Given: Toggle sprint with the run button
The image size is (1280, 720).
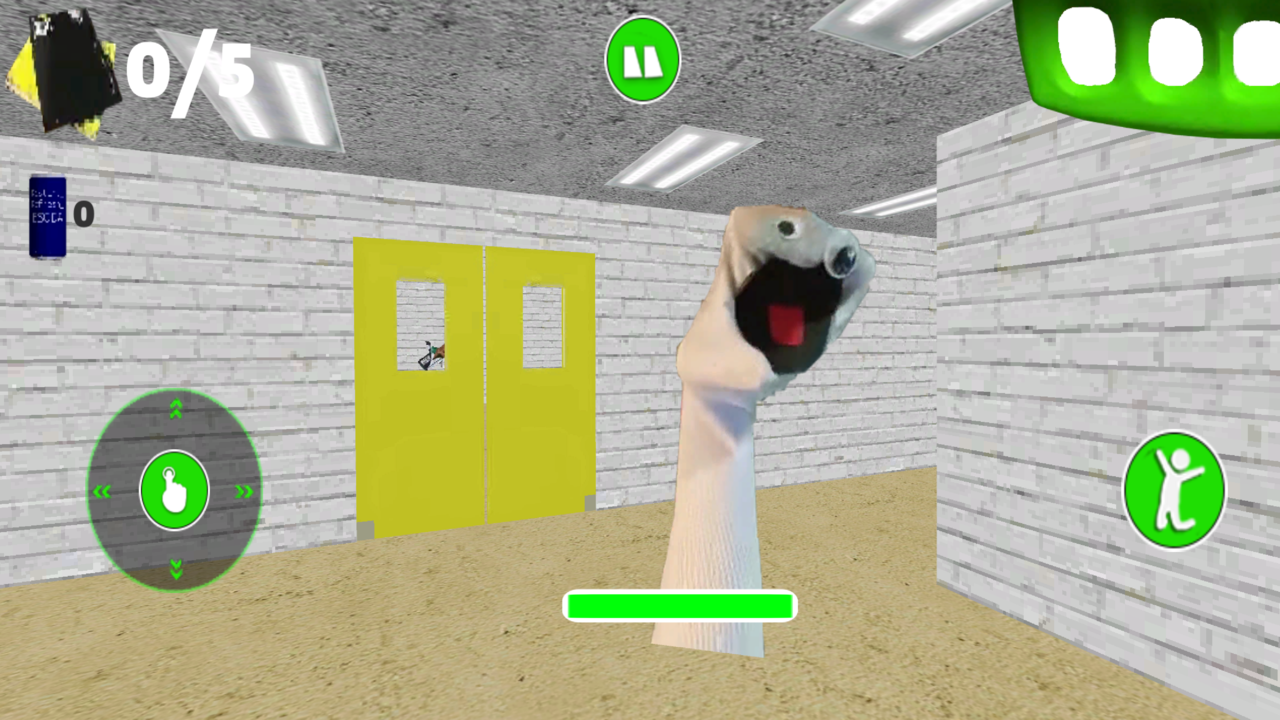Looking at the screenshot, I should tap(1175, 488).
